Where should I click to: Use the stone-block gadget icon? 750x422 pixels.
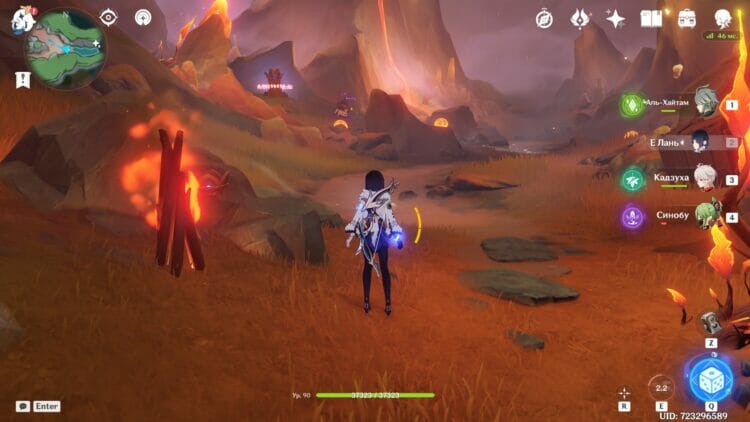click(710, 322)
